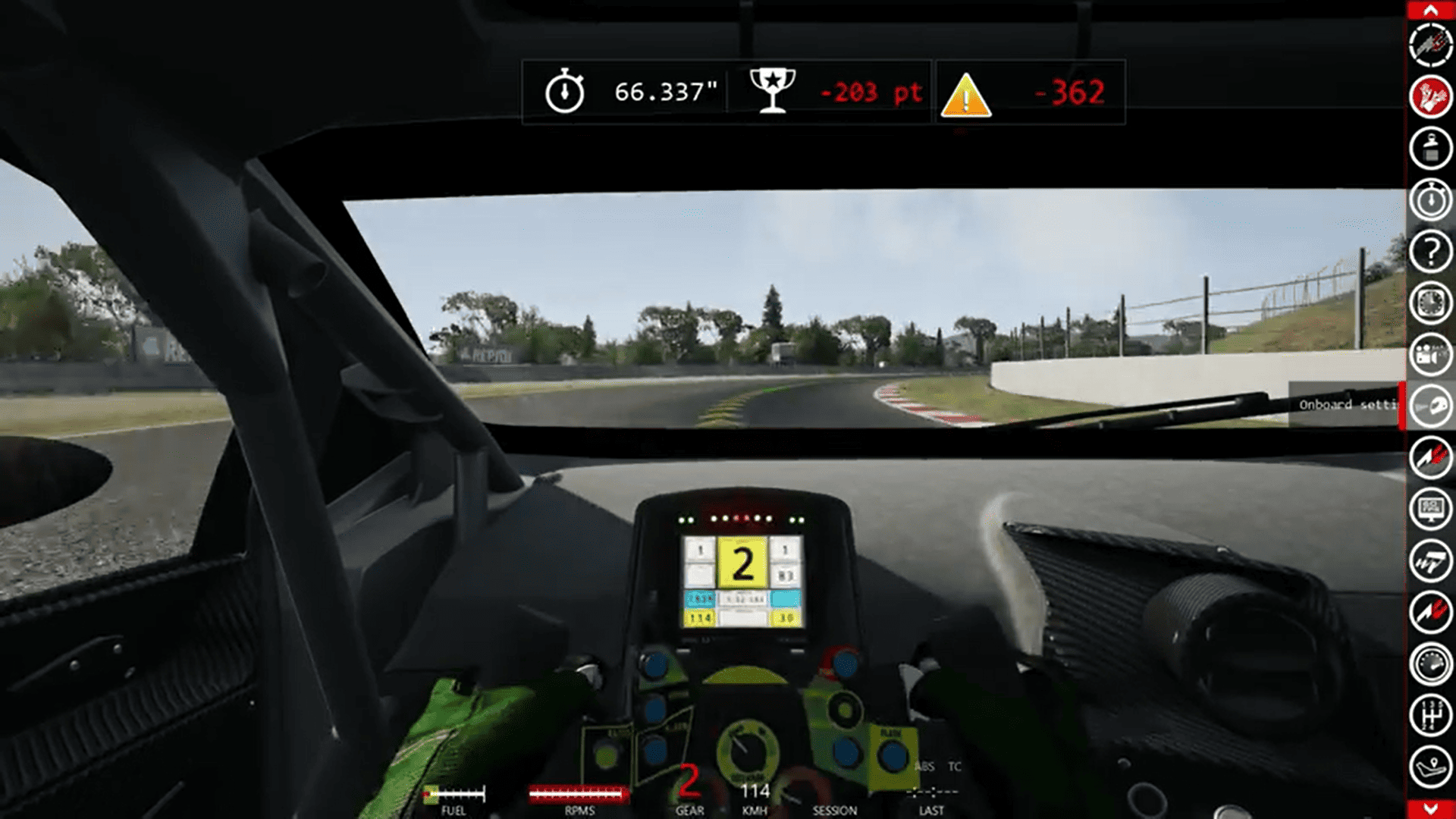1456x819 pixels.
Task: Open the tyre skid marks app icon
Action: pos(1430,560)
